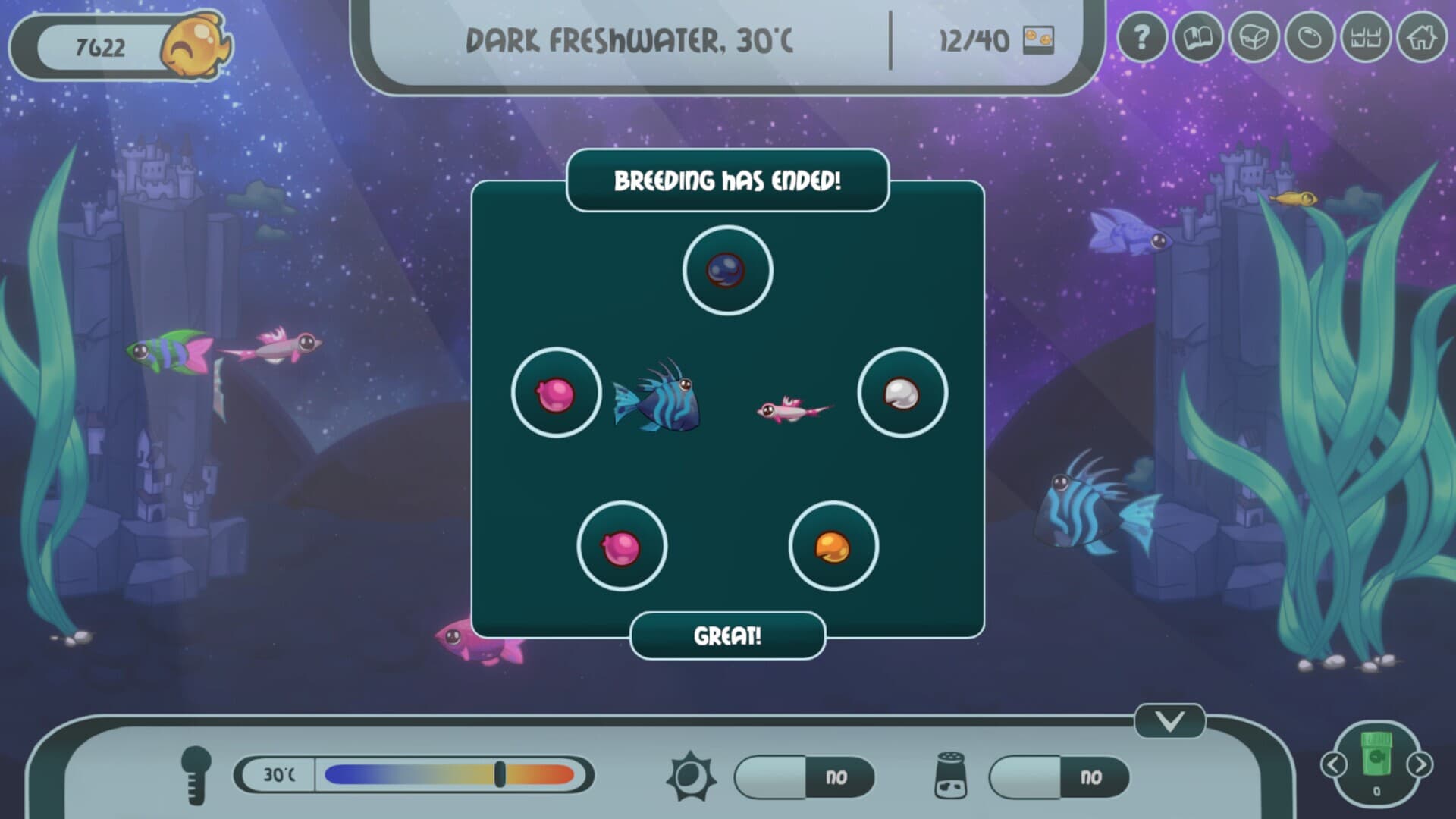Select the blue egg at the top of the panel

click(726, 271)
